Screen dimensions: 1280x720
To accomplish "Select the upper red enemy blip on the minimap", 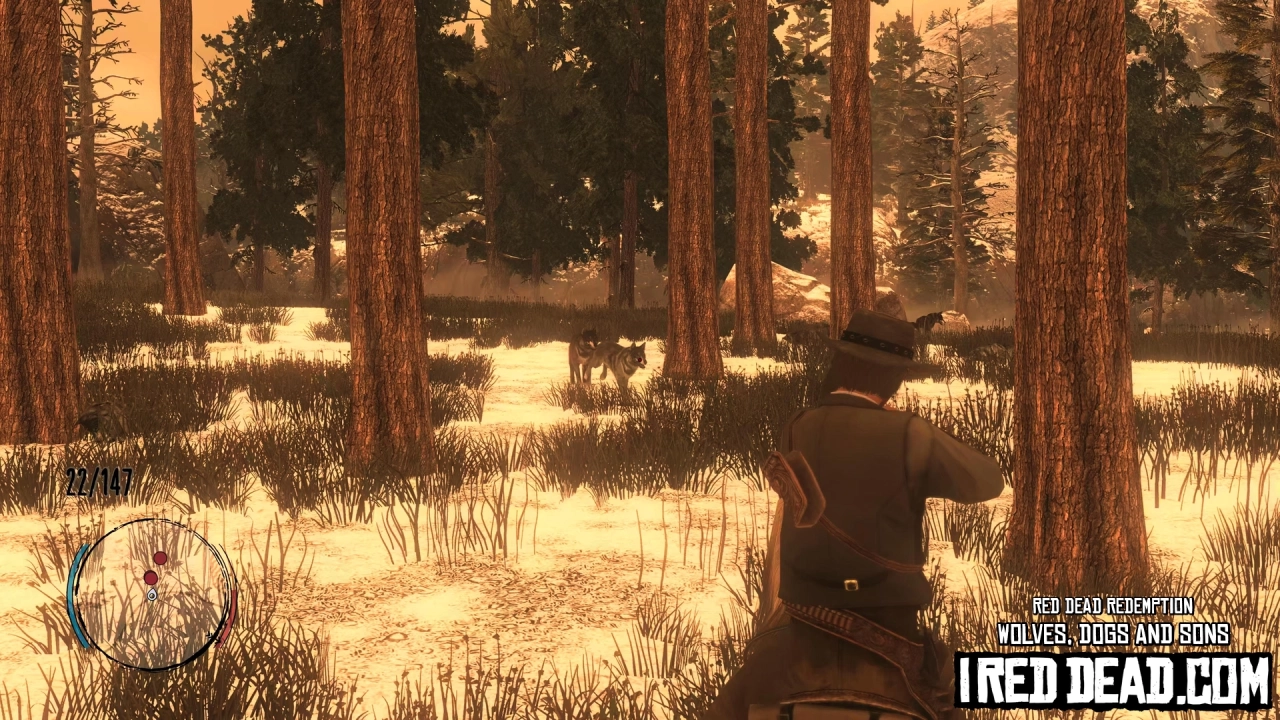I will (x=161, y=559).
